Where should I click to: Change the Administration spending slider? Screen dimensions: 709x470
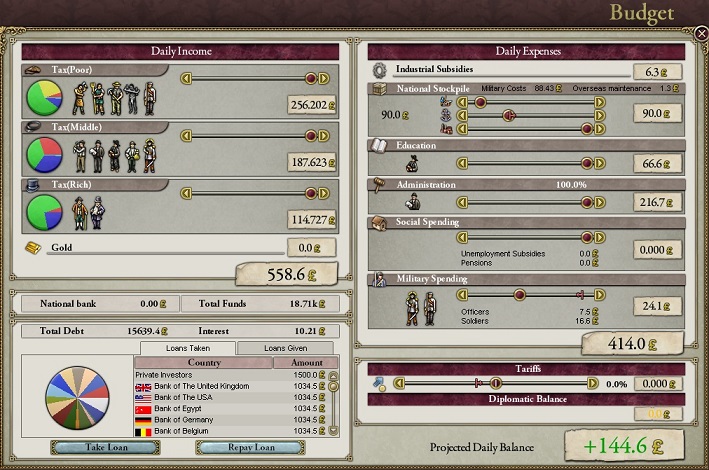pos(530,202)
